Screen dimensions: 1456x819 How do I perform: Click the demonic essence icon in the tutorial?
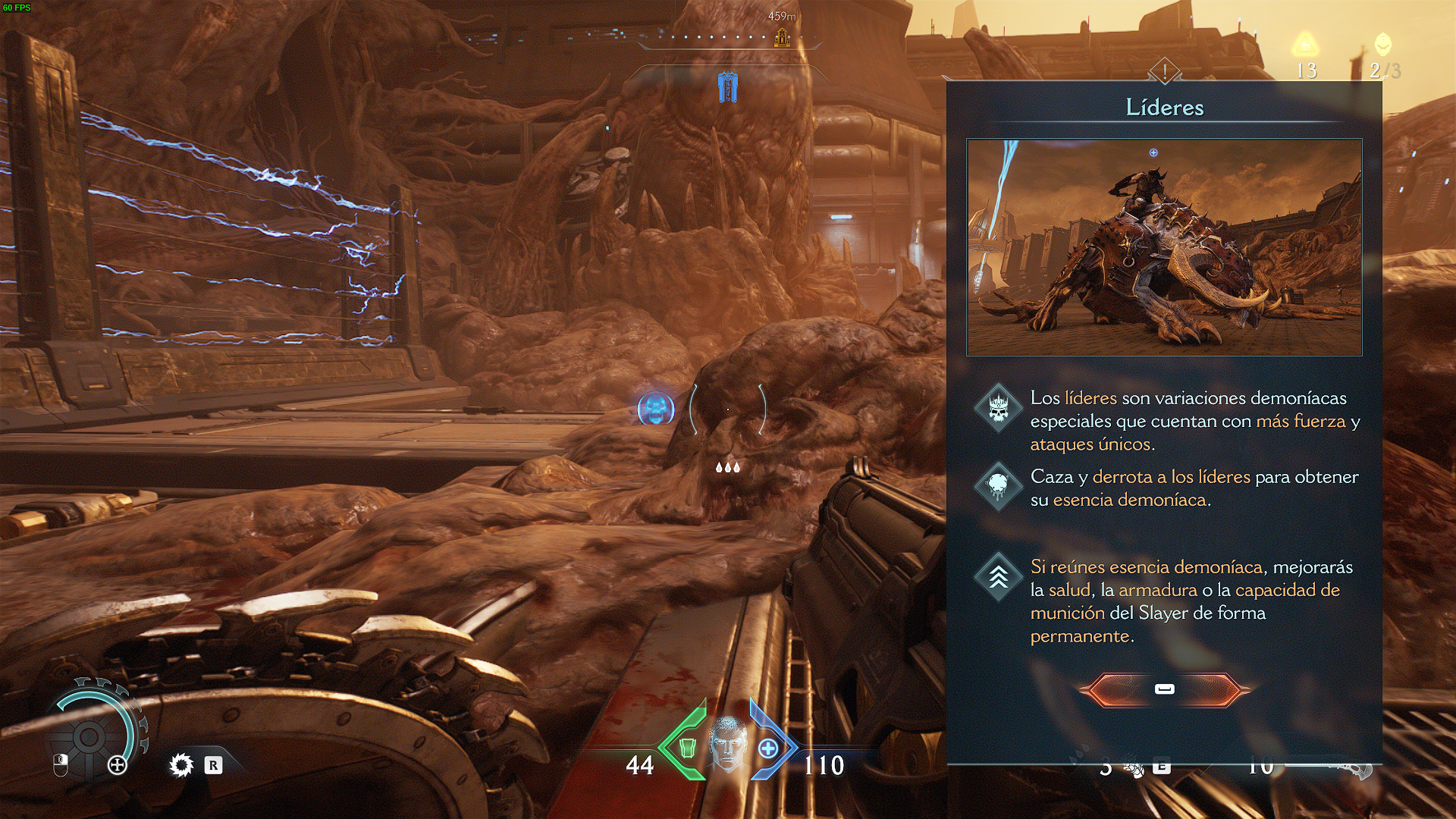tap(998, 486)
